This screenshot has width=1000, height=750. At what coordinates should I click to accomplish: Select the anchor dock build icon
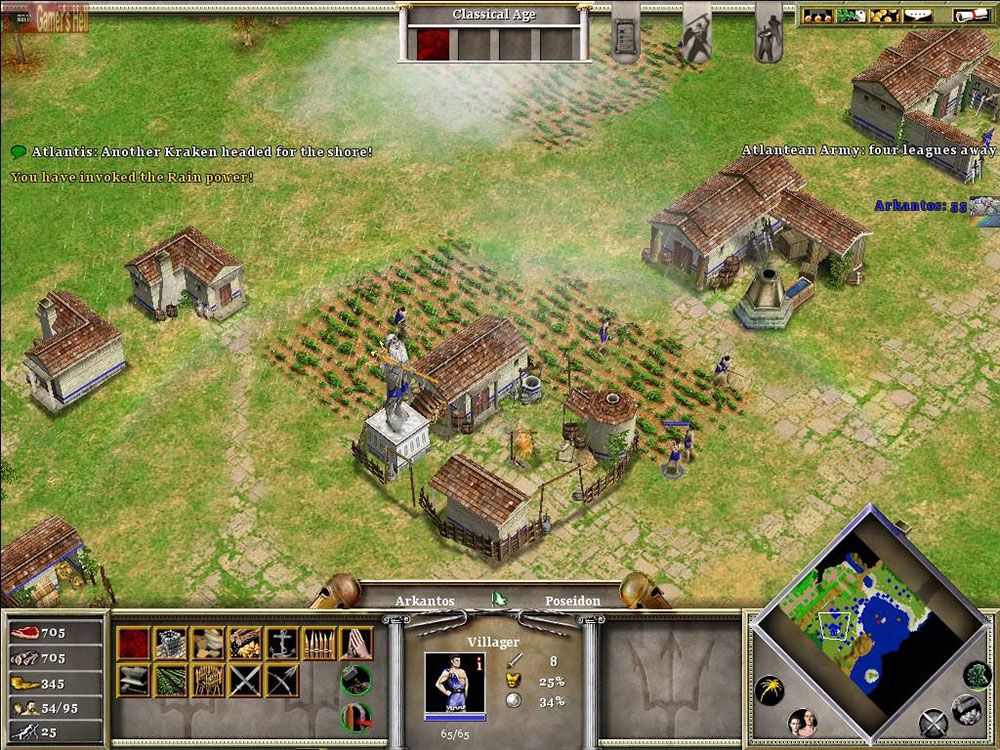(x=283, y=643)
